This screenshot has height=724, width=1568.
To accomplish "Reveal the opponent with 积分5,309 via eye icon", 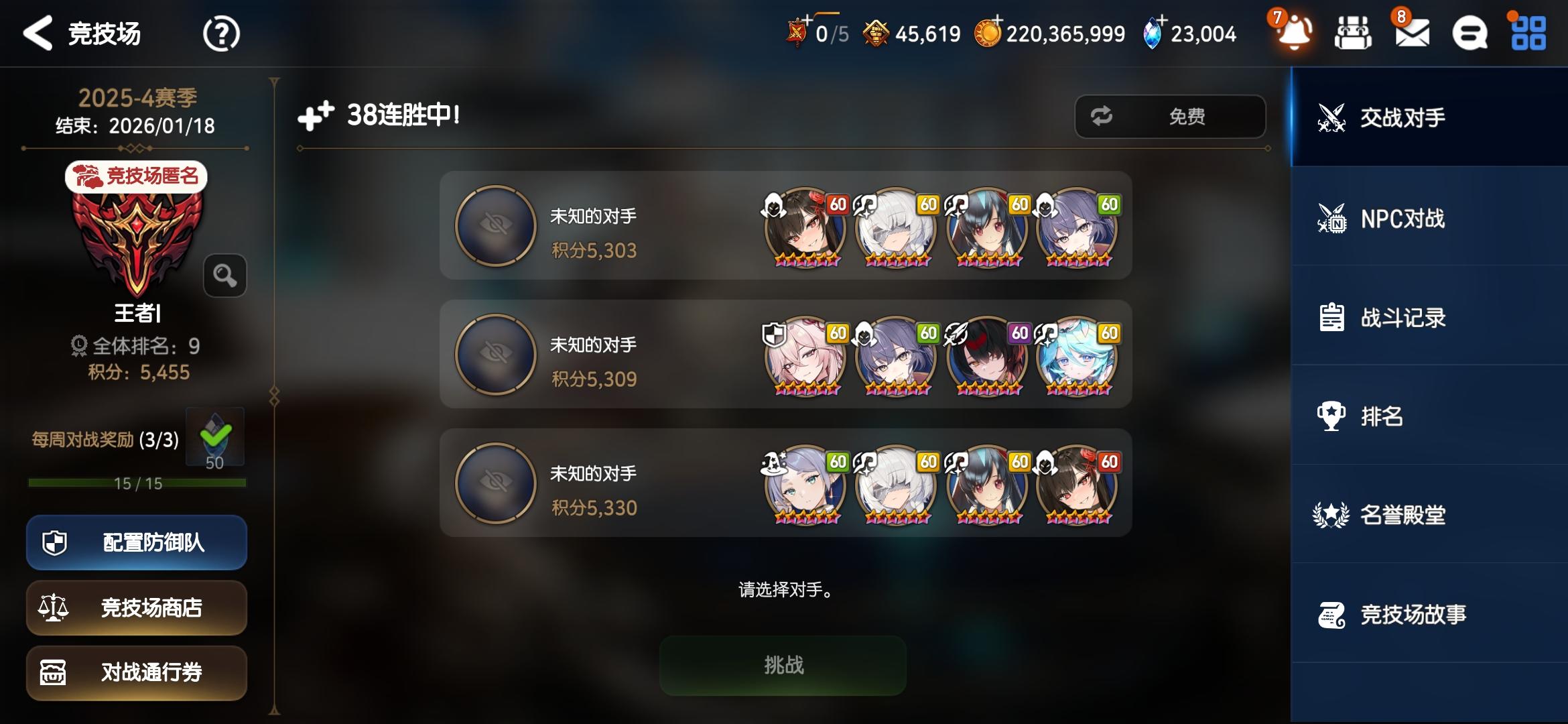I will tap(495, 355).
